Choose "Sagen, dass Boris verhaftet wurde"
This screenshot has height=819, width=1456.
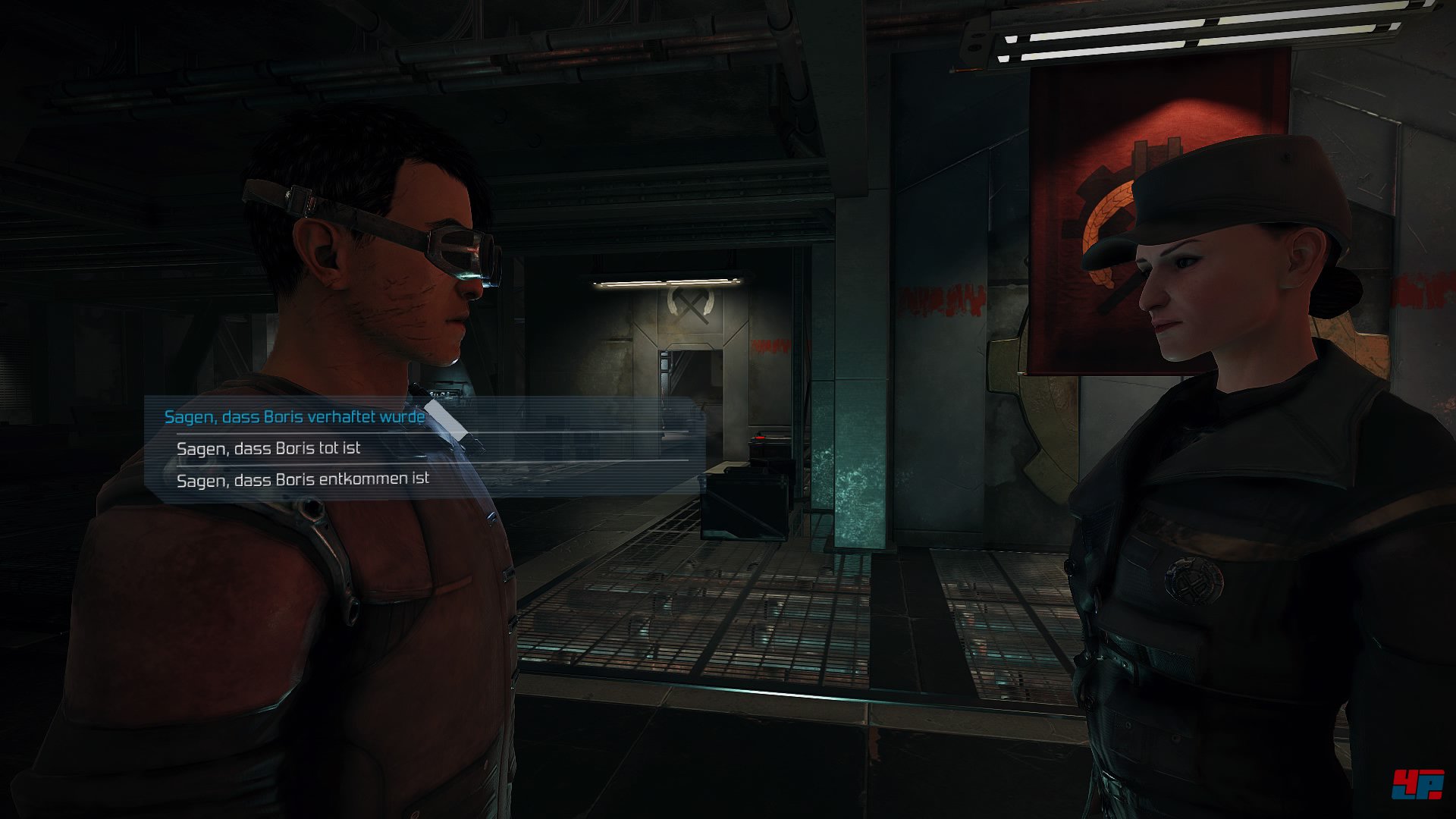click(294, 416)
